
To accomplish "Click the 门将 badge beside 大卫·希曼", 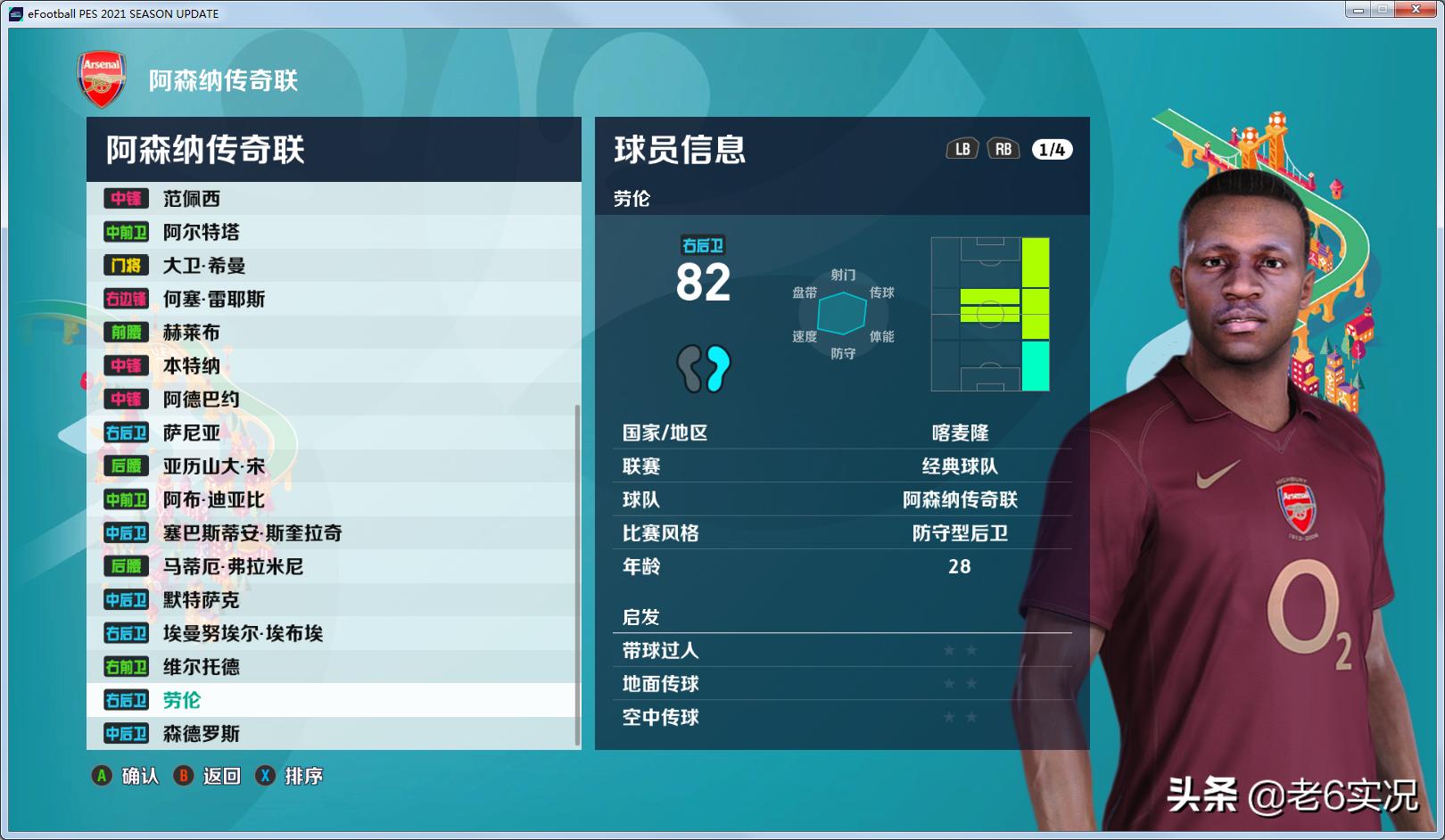I will (x=126, y=266).
